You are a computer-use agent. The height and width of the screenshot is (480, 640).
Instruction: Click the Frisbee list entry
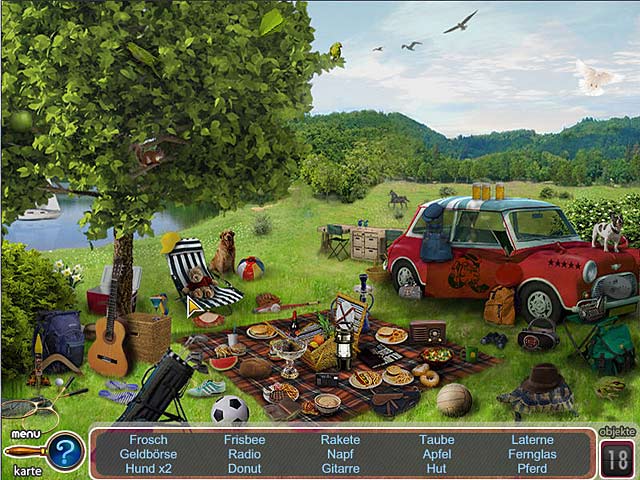244,440
